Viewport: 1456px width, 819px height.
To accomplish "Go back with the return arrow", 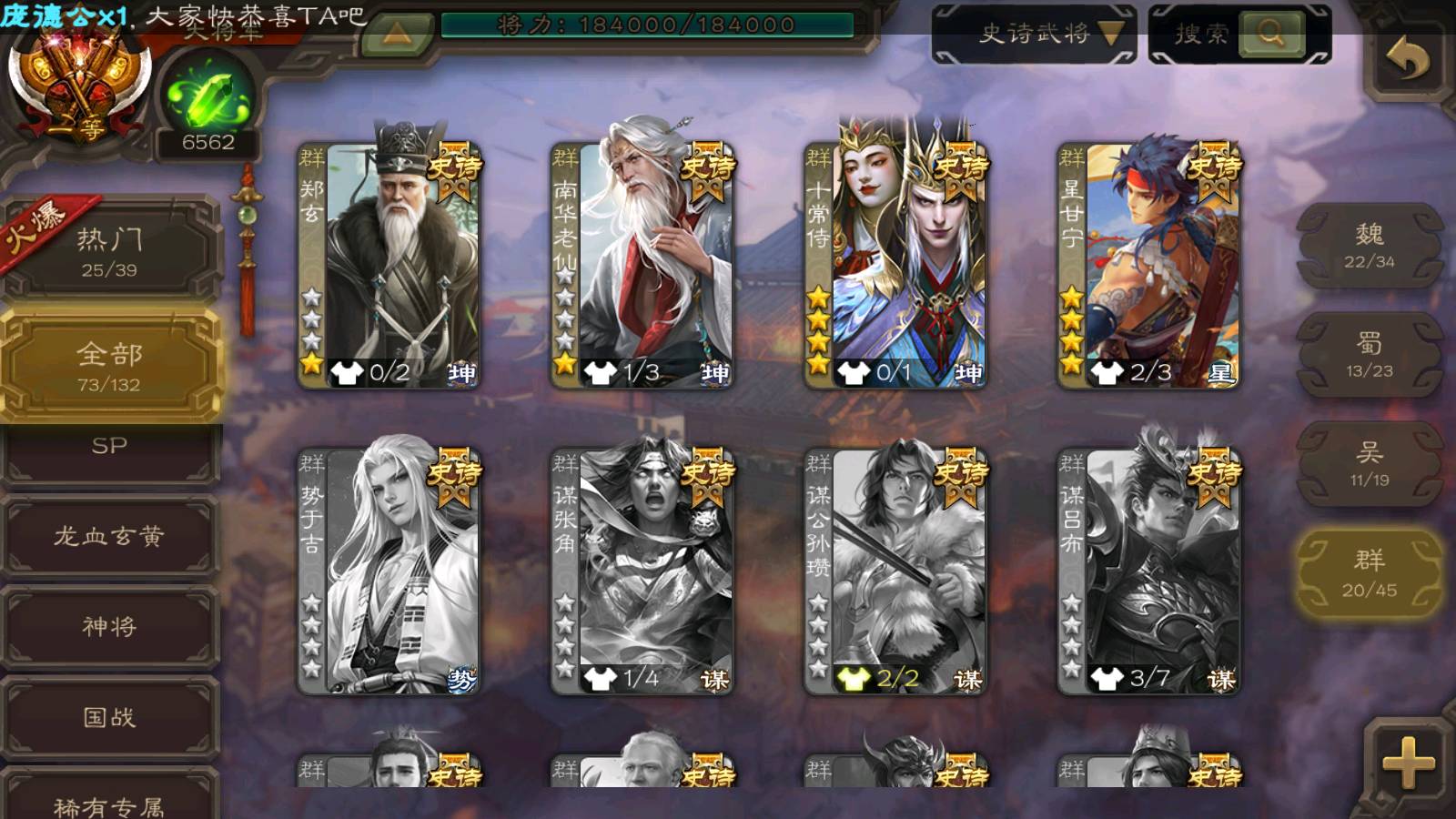I will pyautogui.click(x=1407, y=61).
